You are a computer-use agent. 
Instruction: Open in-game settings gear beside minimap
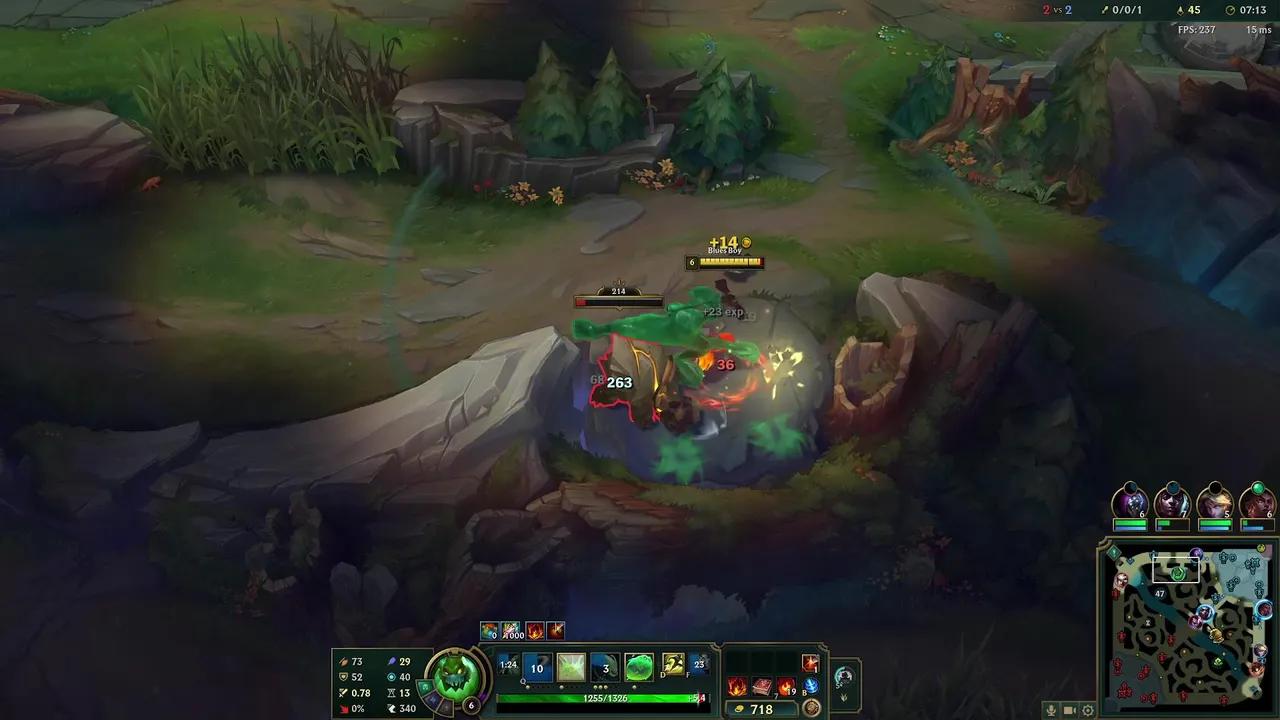pos(1087,709)
